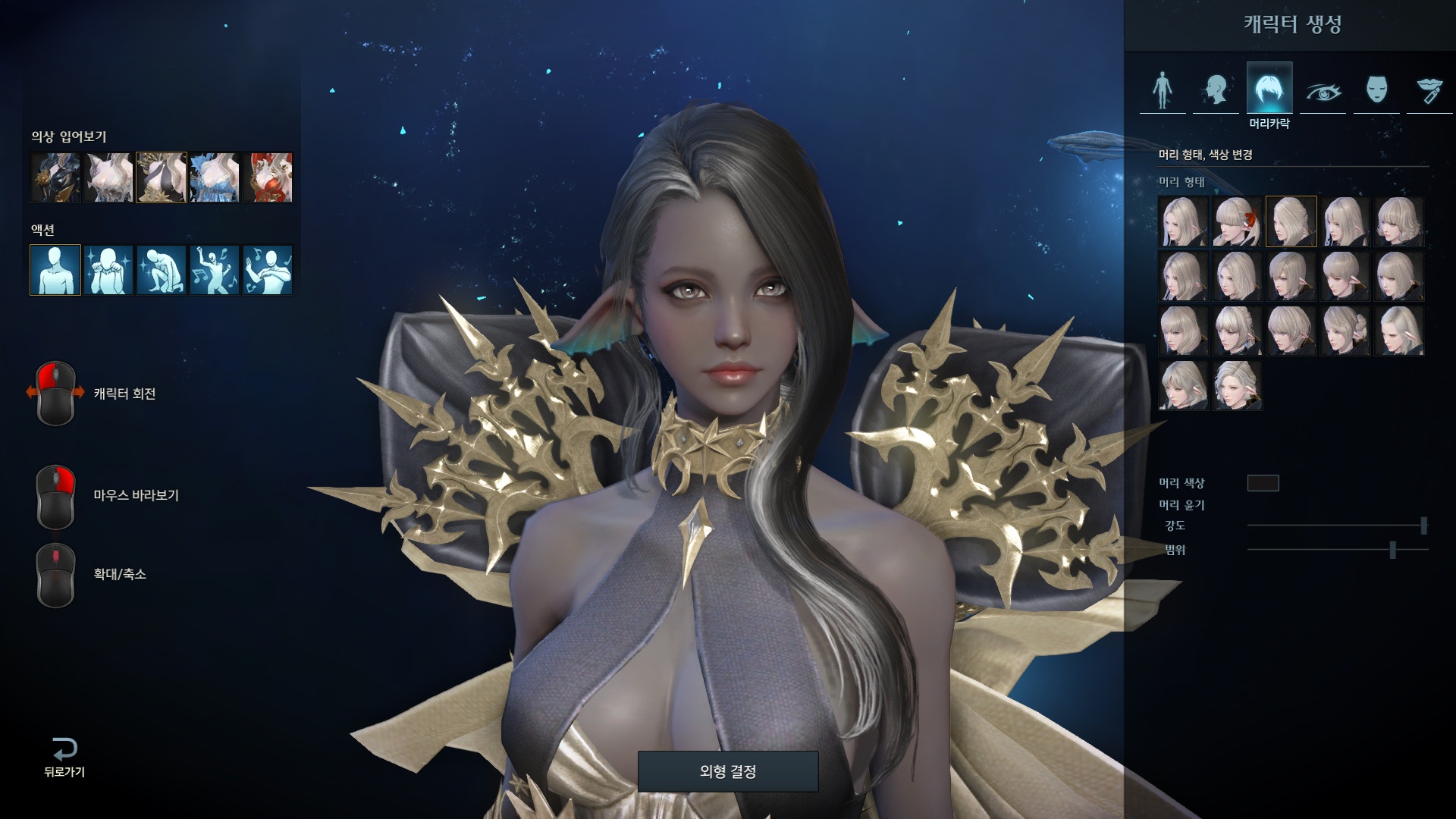Go back using the 뒤로가기 button

[x=64, y=758]
